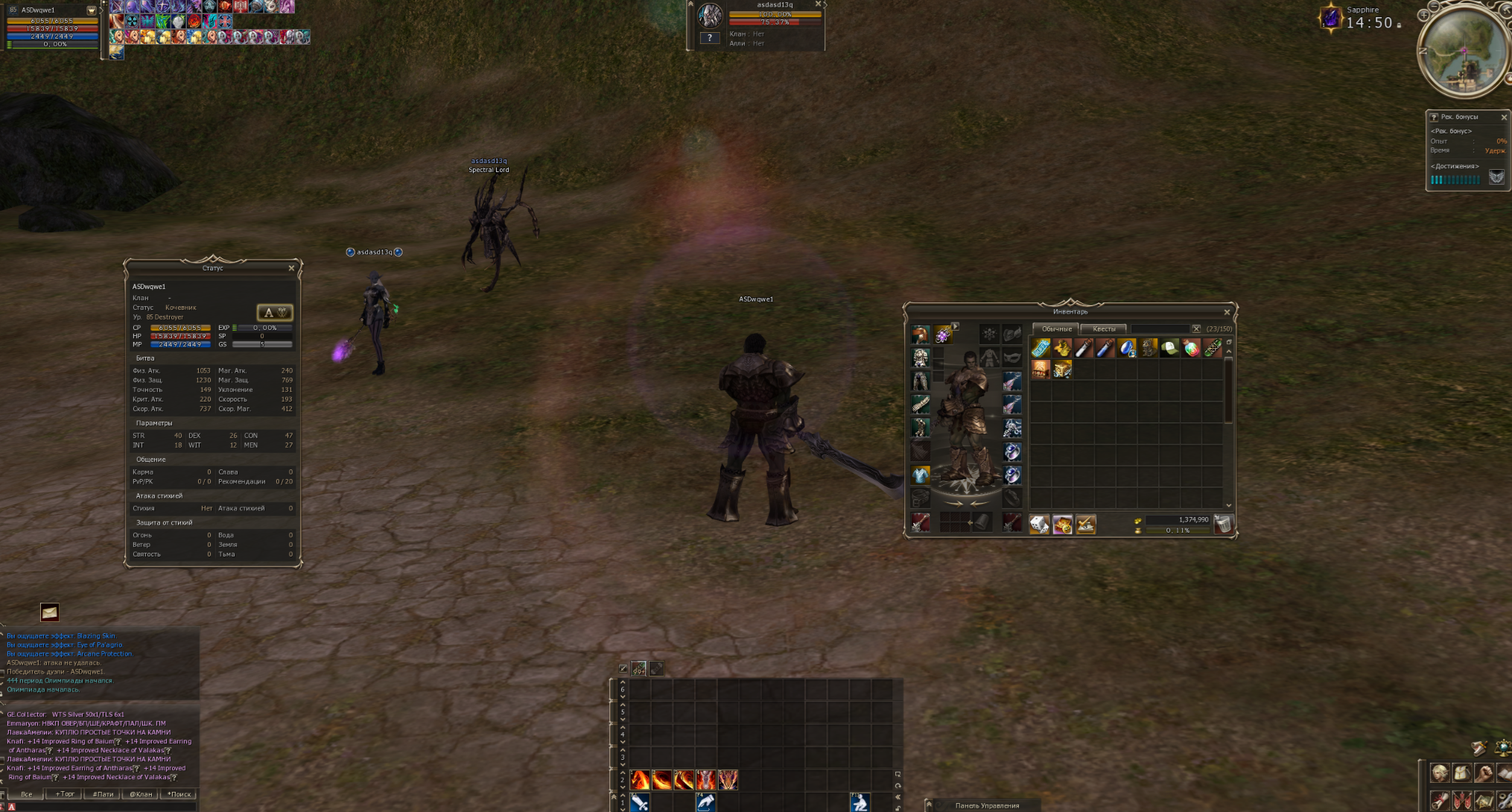Click the BUFF ticket item in inventory
1512x812 pixels.
[1041, 348]
